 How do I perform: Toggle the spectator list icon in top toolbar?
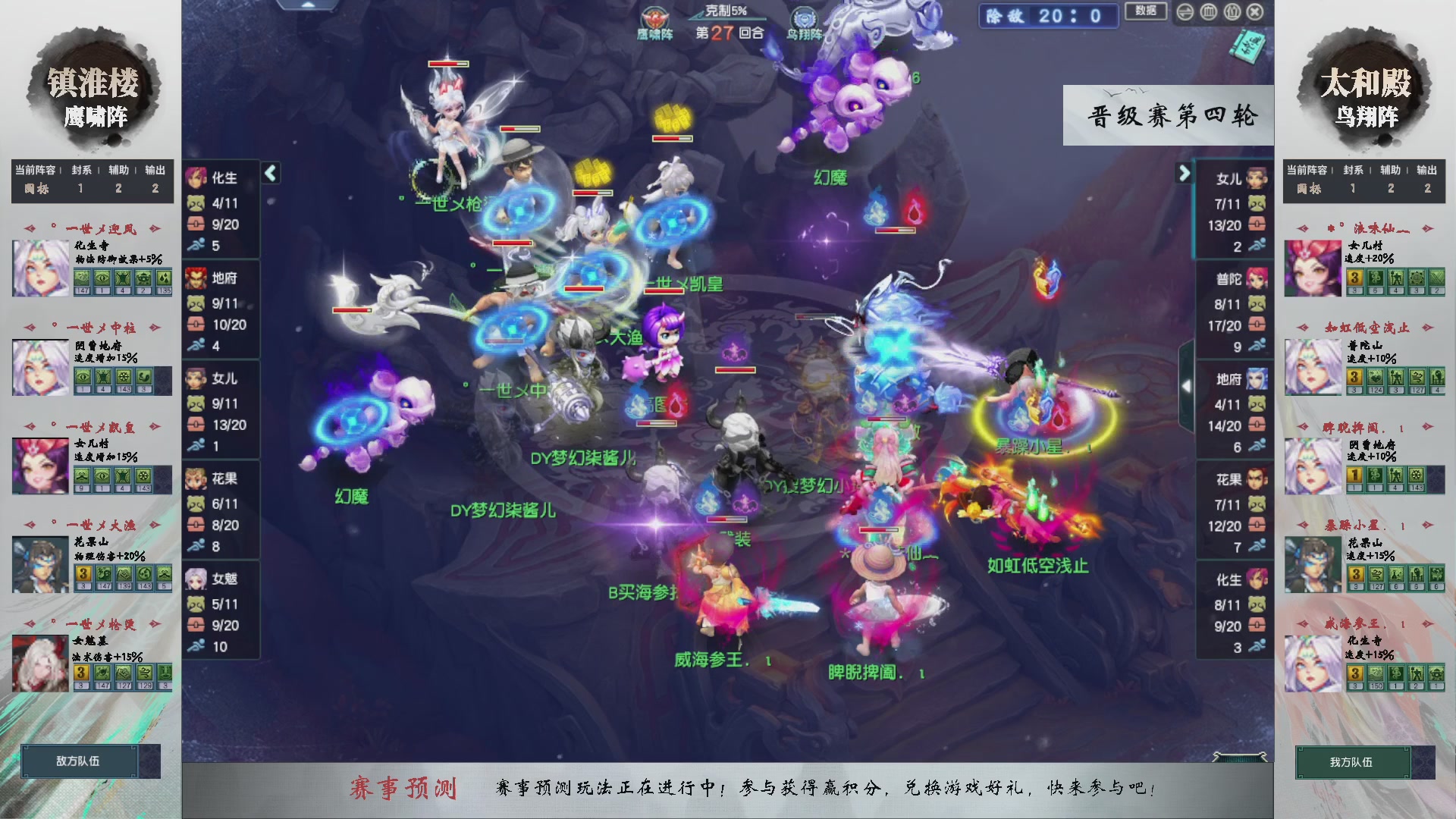point(1232,12)
